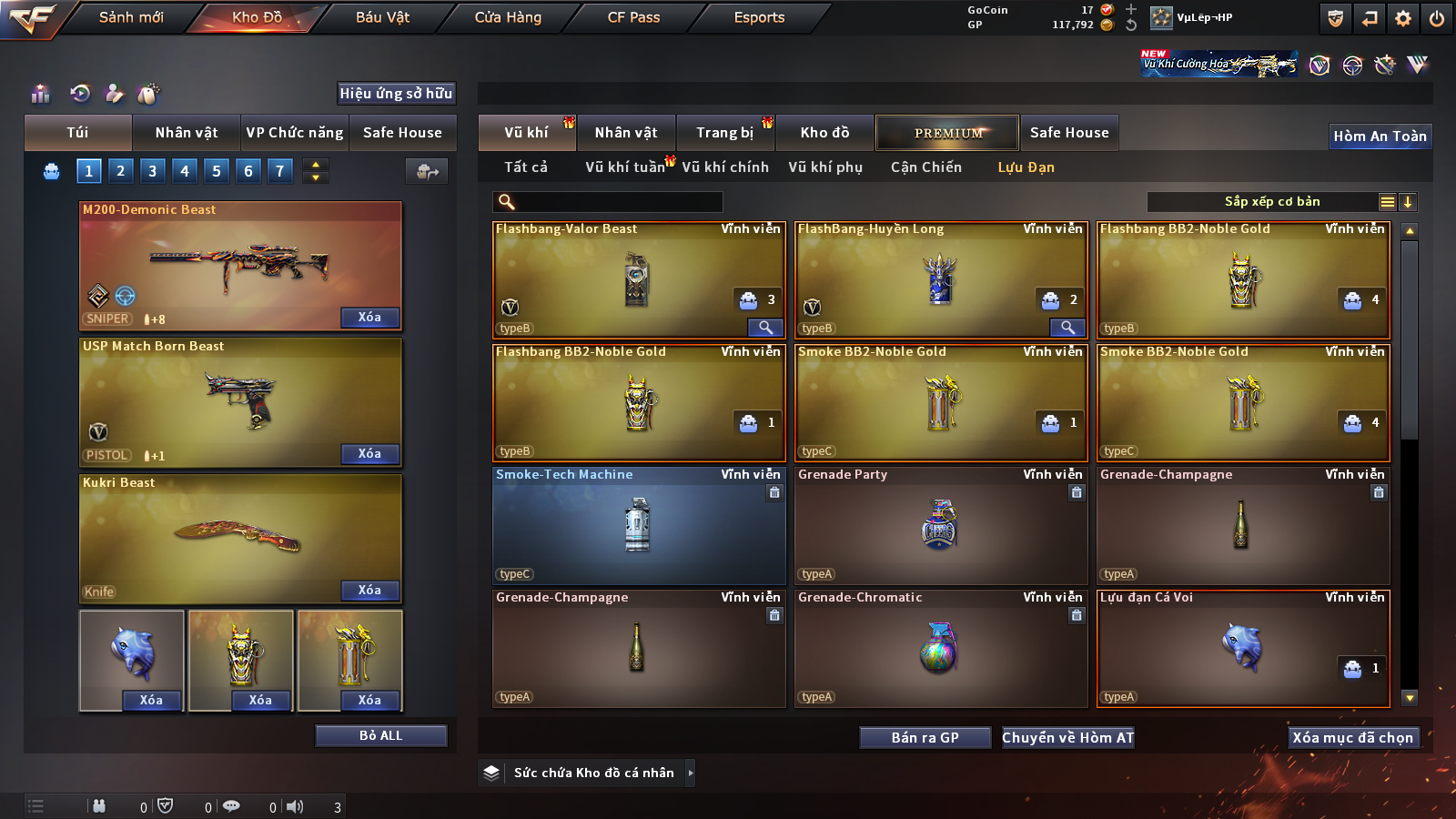
Task: Open the CF Pass page
Action: click(x=633, y=17)
